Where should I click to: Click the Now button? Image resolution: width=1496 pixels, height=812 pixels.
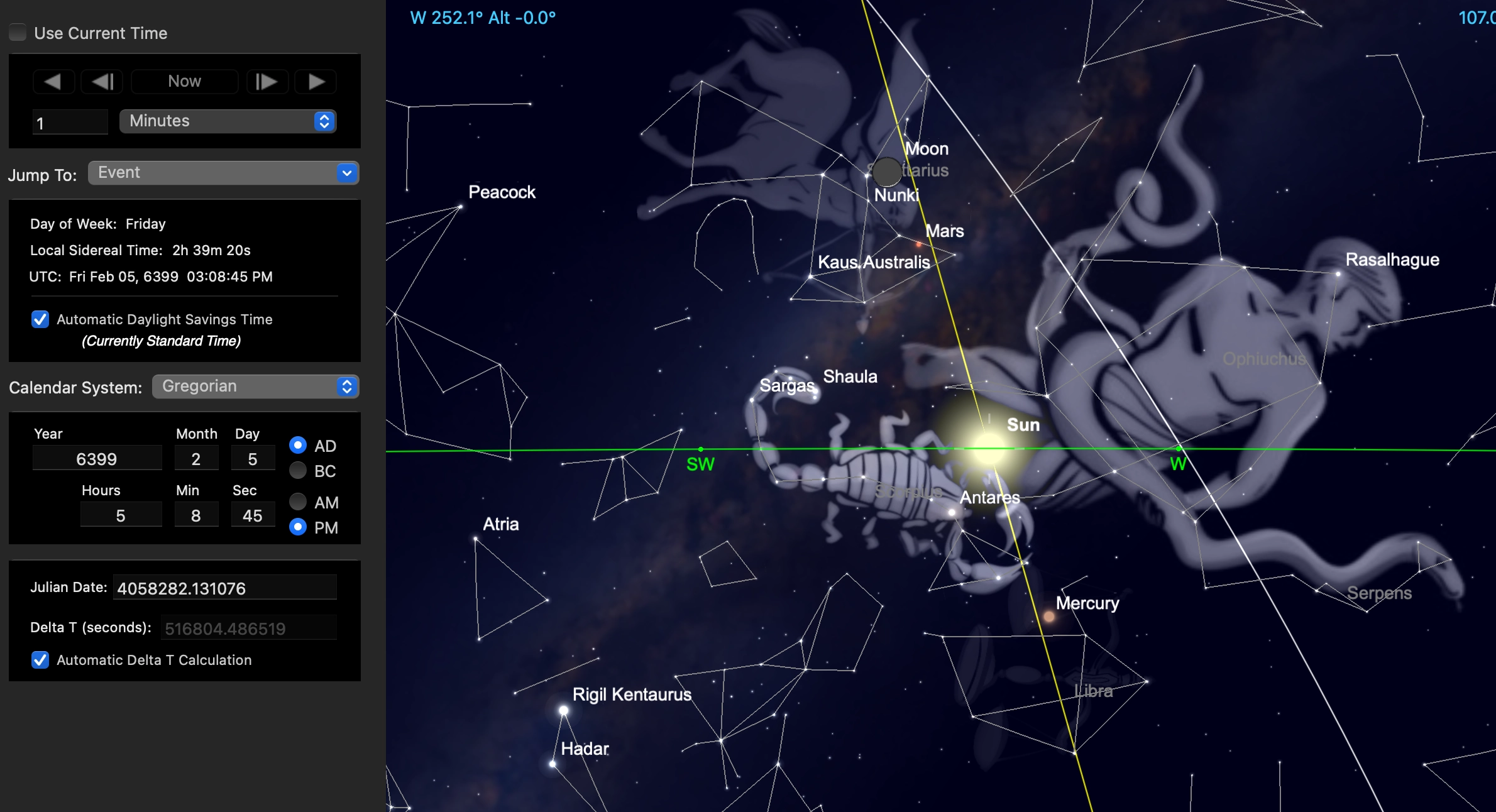184,82
